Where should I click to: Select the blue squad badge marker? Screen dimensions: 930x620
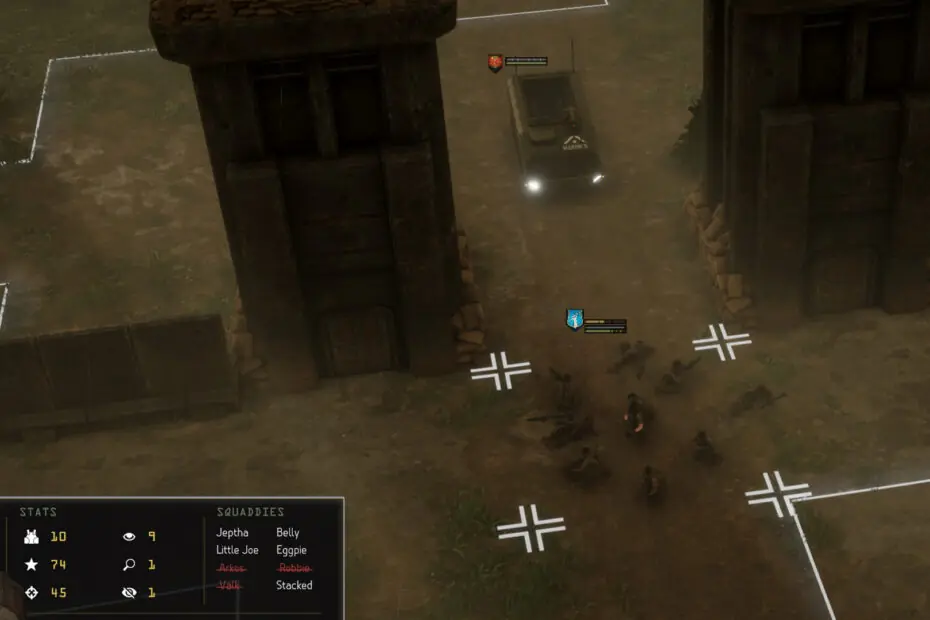574,319
